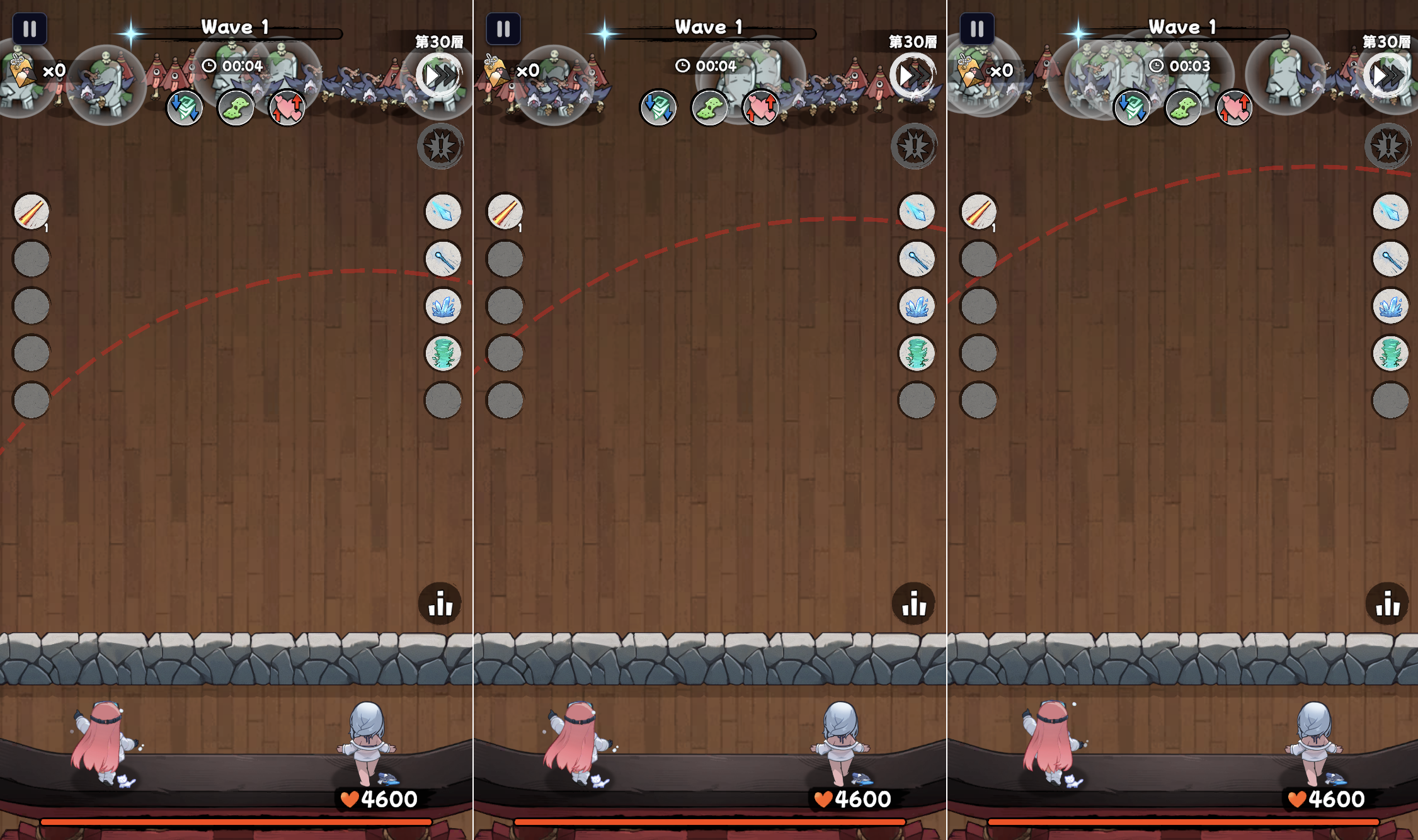Select the flaming spear skill in left frame
Viewport: 1418px width, 840px height.
[x=31, y=212]
